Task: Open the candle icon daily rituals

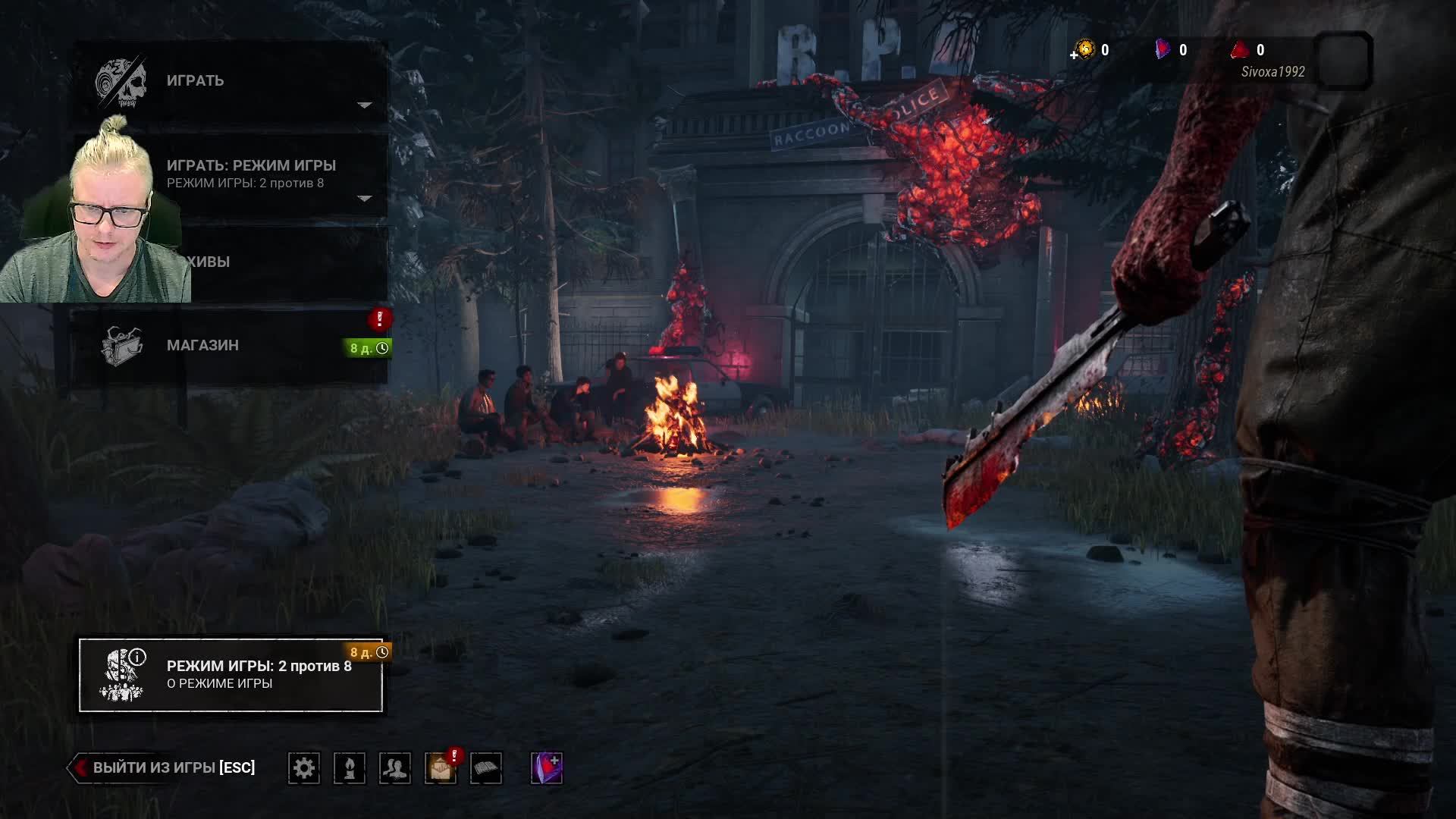Action: [x=350, y=768]
